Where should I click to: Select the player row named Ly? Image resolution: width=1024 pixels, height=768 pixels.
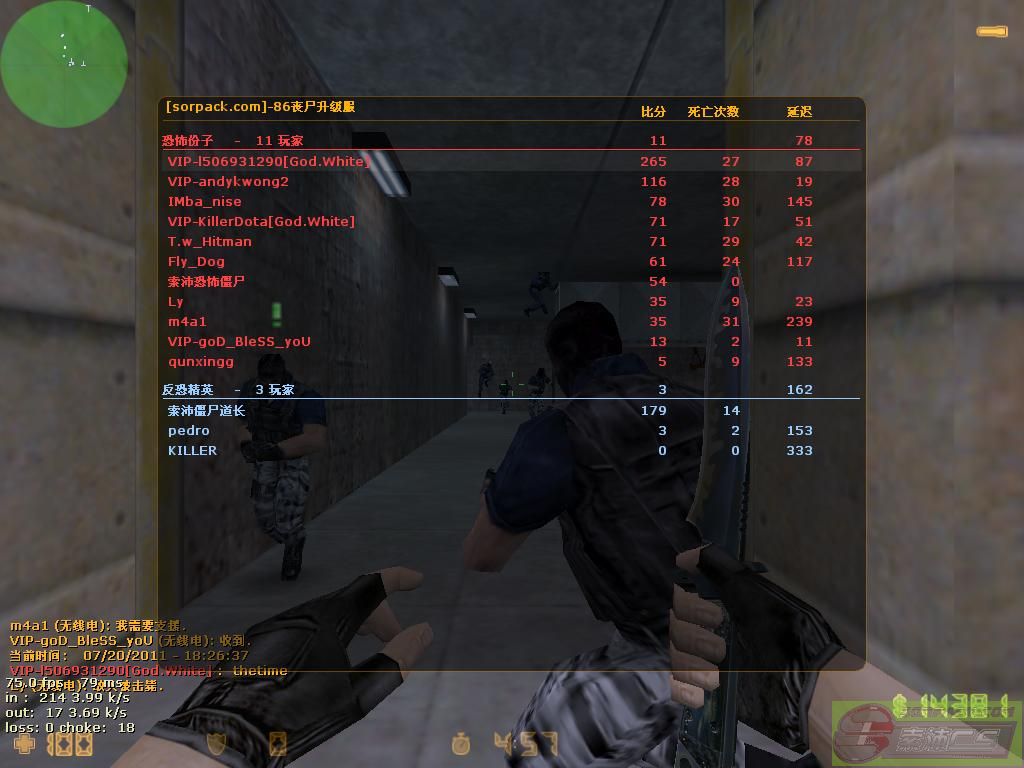(x=176, y=301)
